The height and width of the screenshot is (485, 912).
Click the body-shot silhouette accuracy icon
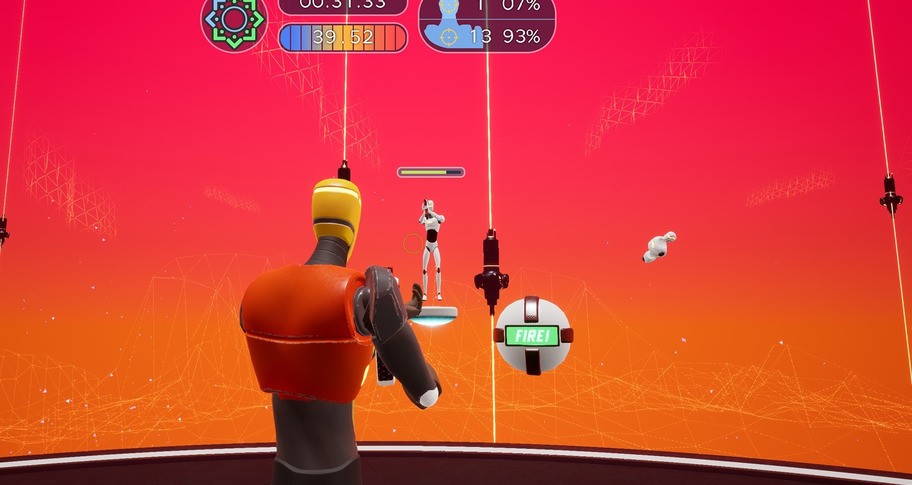click(x=447, y=35)
